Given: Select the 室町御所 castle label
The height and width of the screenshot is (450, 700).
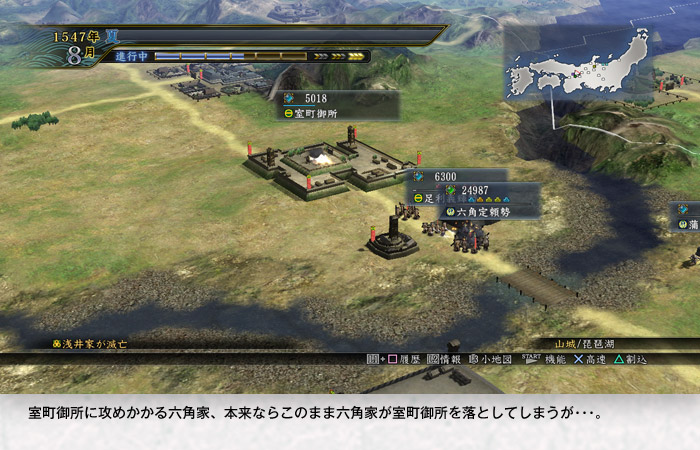Looking at the screenshot, I should click(x=339, y=114).
